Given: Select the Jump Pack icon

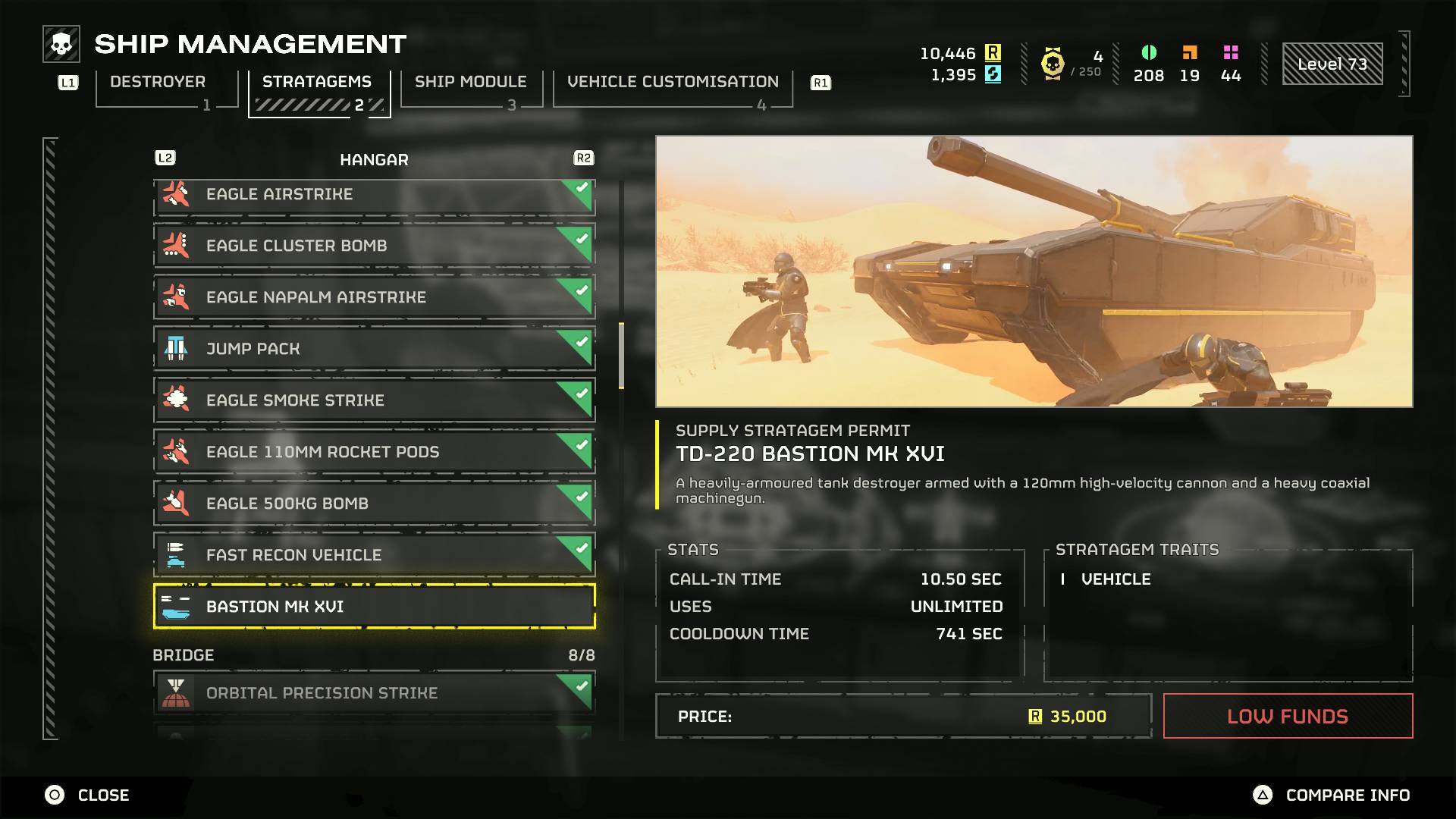Looking at the screenshot, I should [x=177, y=349].
